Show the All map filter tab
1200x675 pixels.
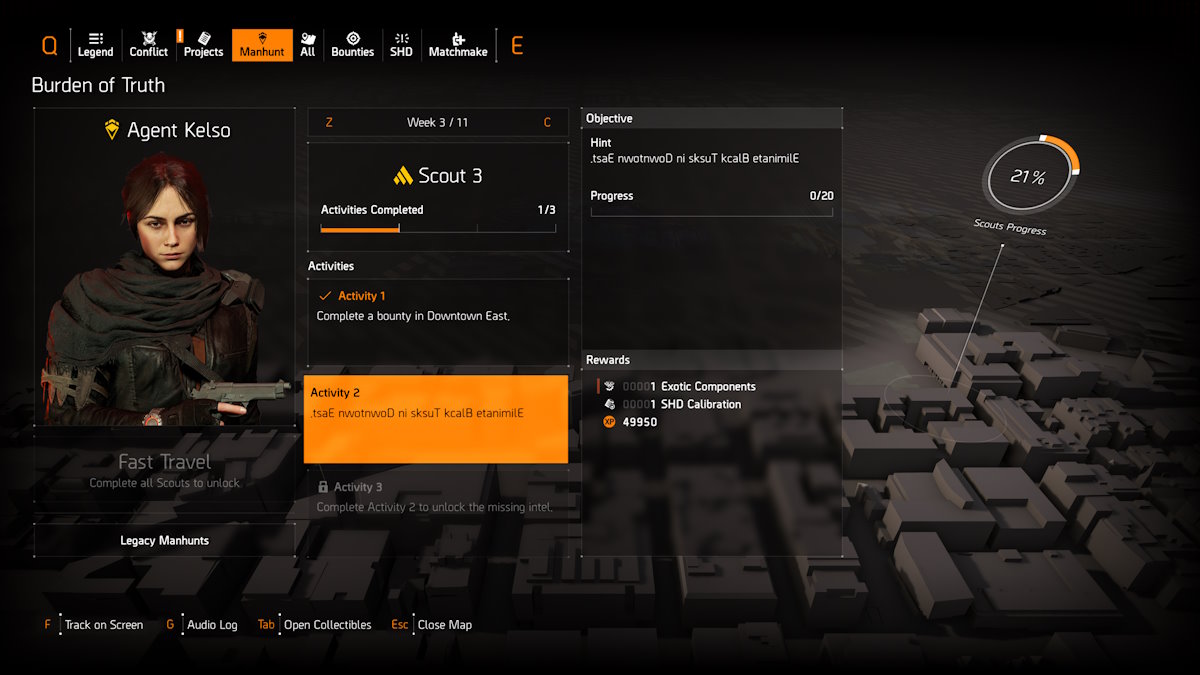(307, 45)
